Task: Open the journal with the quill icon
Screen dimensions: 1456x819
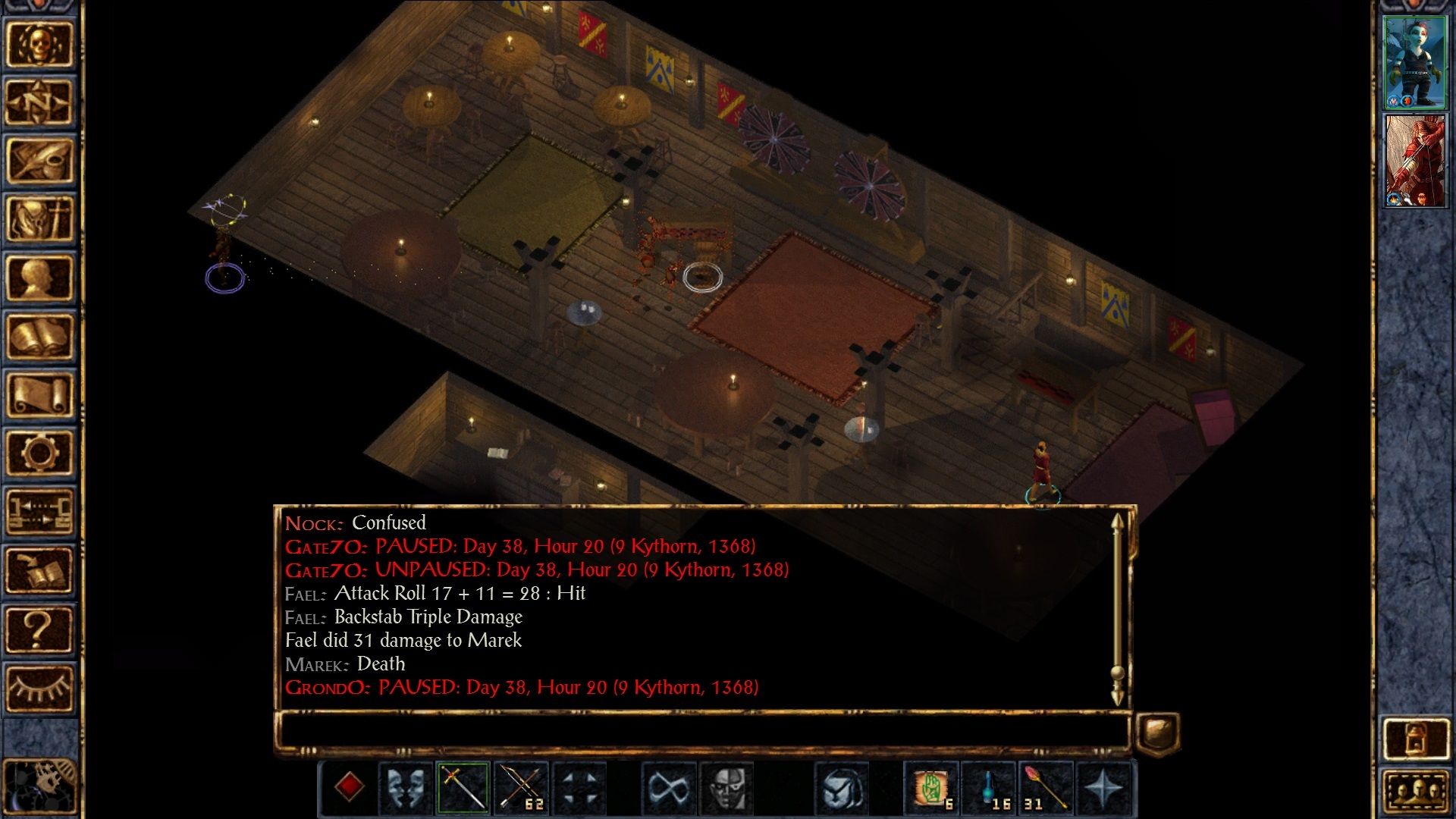Action: (39, 161)
